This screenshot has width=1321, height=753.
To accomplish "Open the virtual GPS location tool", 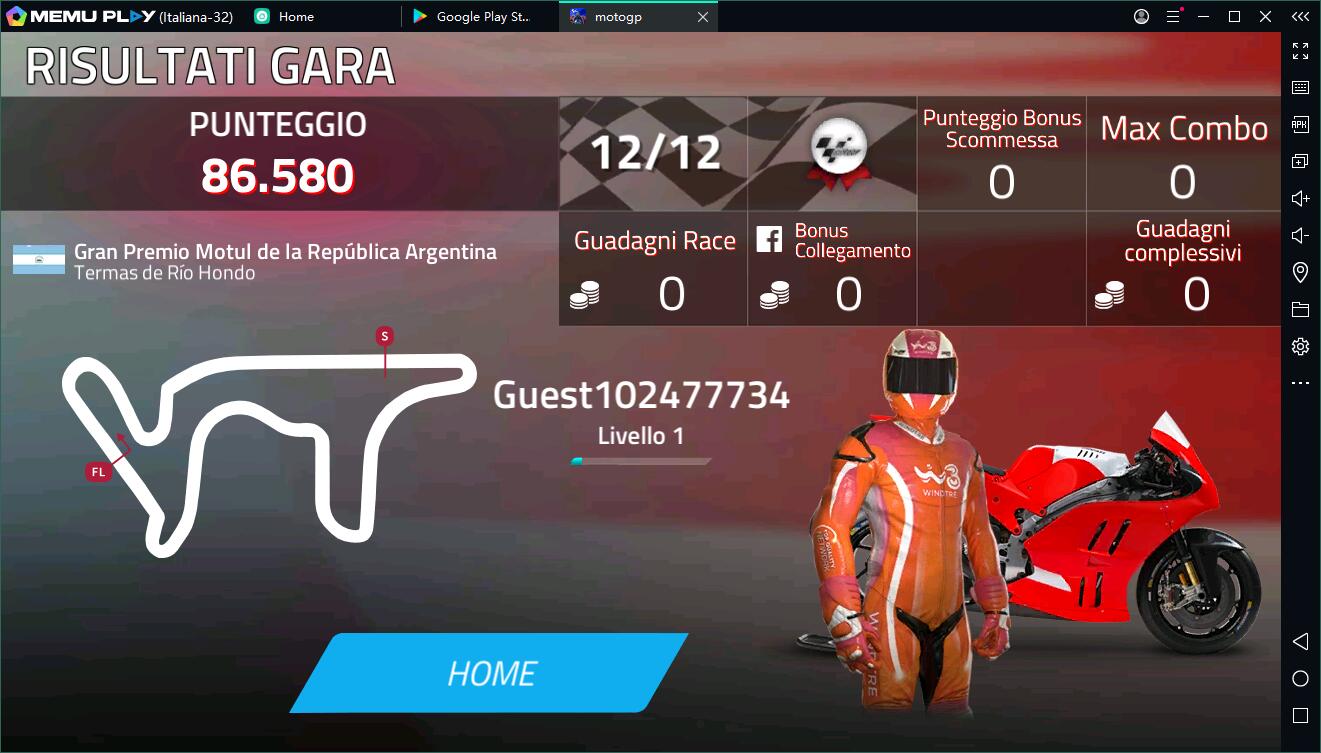I will coord(1300,271).
